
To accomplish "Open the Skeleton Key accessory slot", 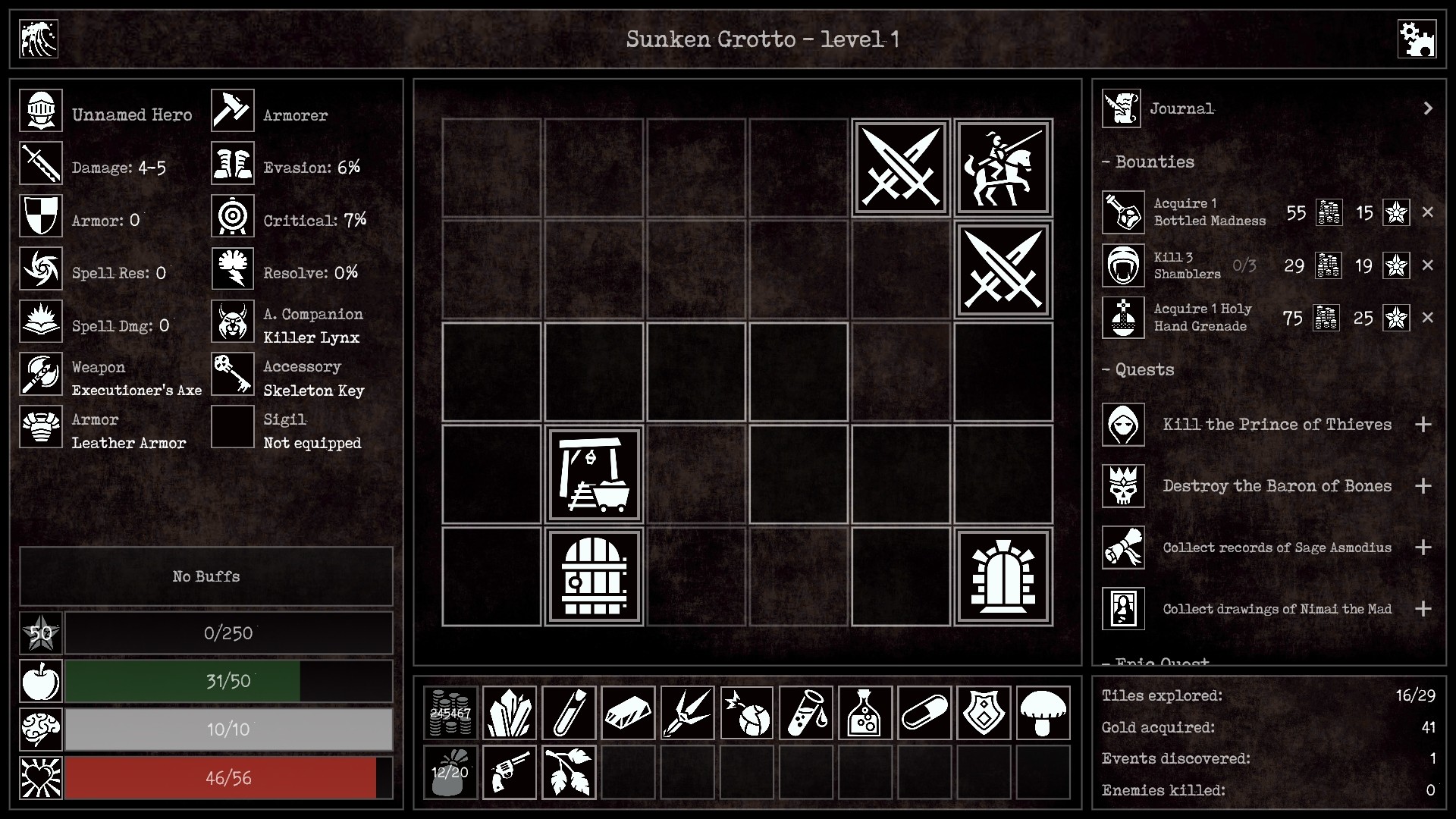I will coord(232,374).
